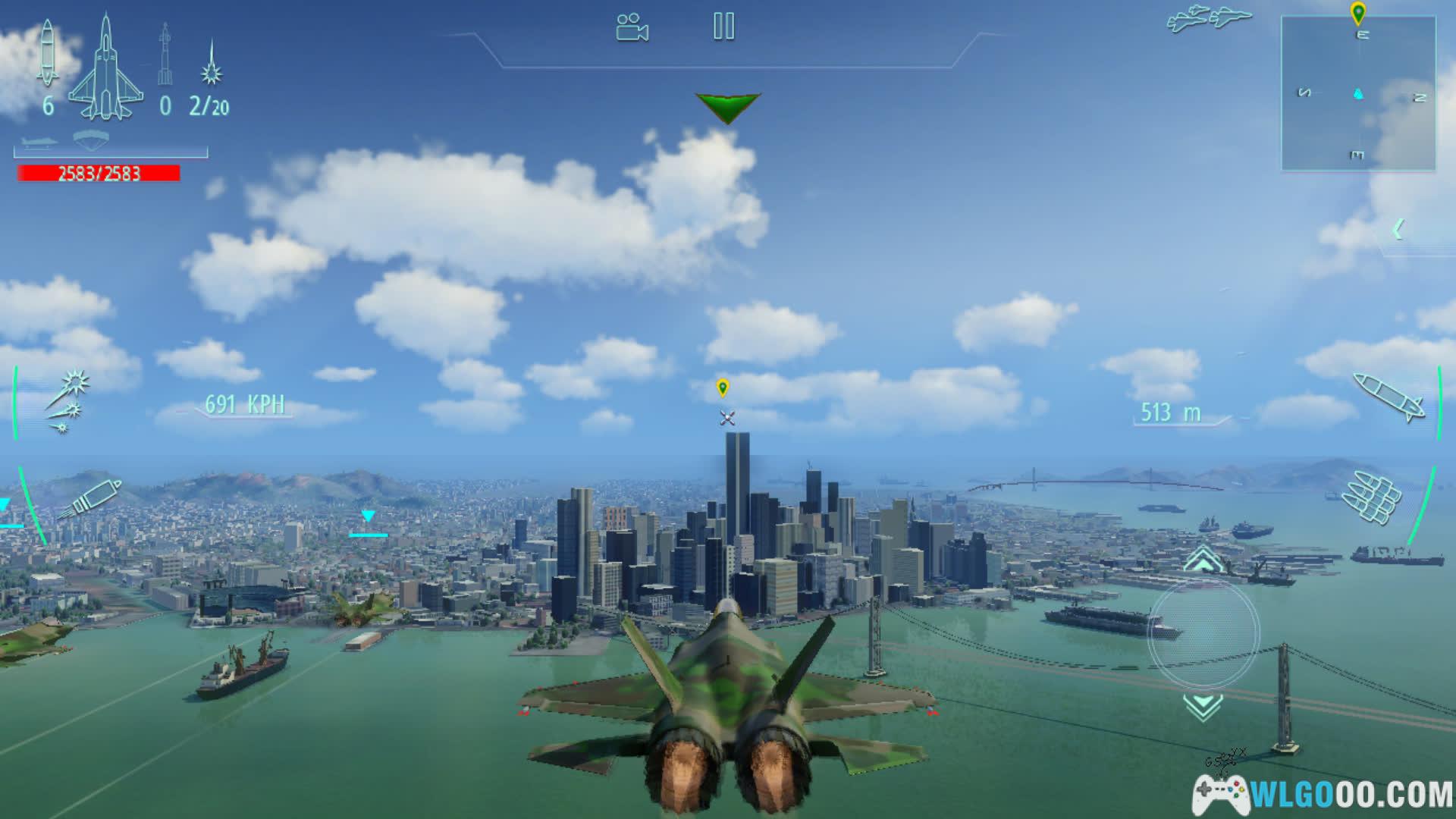Tap the squadron jets icon
The height and width of the screenshot is (819, 1456).
coord(1208,18)
